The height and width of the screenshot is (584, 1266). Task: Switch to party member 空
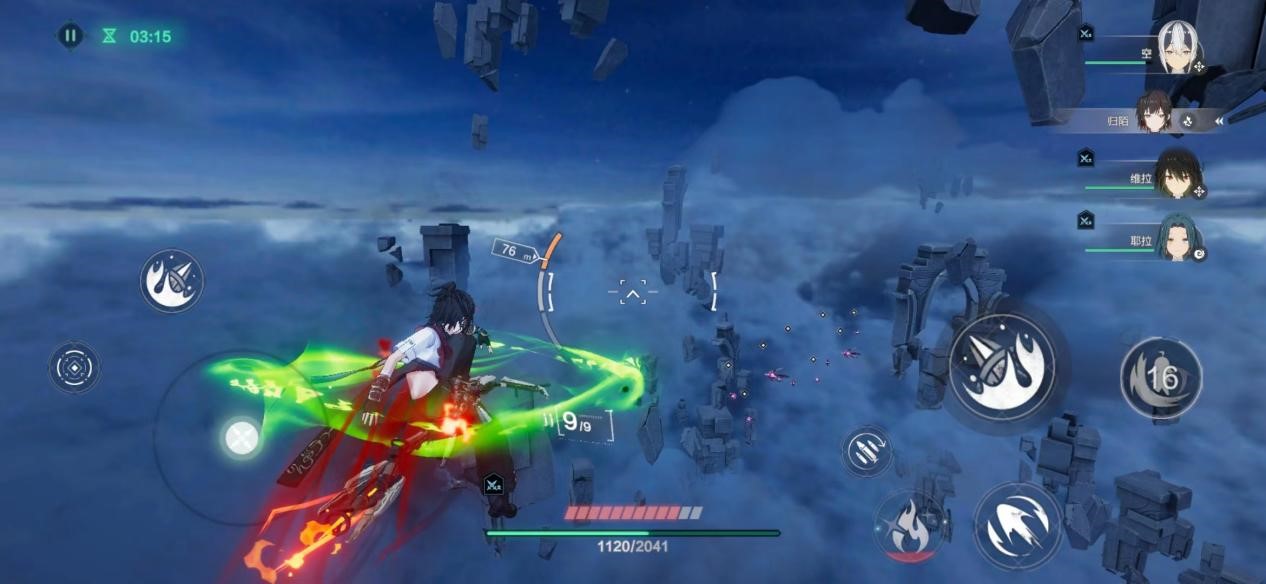pos(1179,47)
